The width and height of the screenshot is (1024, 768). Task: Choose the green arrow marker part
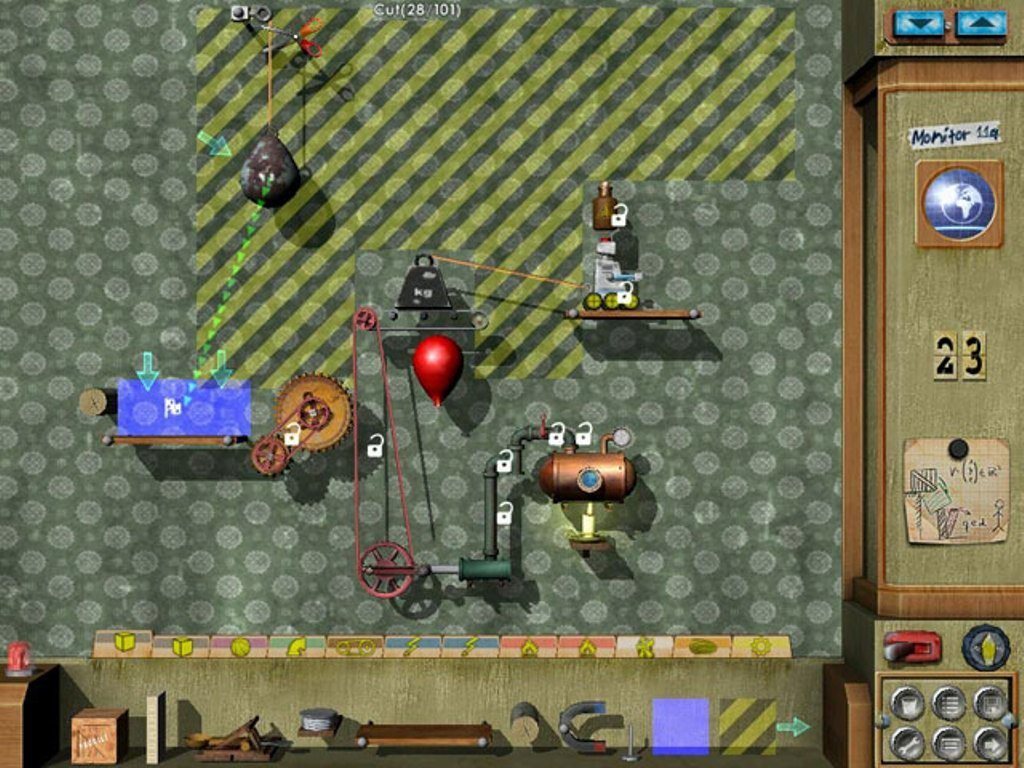click(793, 727)
